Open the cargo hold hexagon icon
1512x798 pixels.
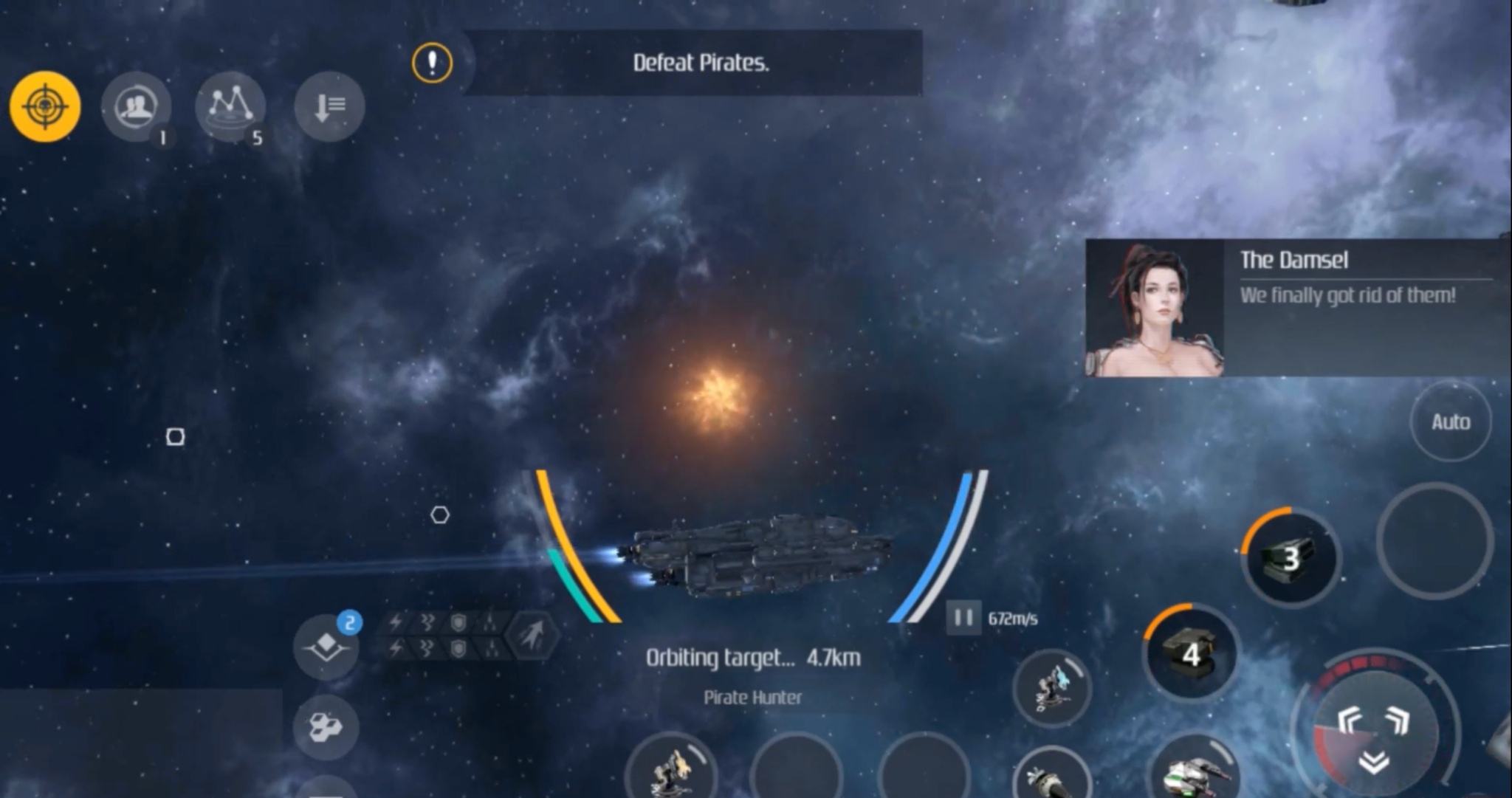tap(326, 728)
